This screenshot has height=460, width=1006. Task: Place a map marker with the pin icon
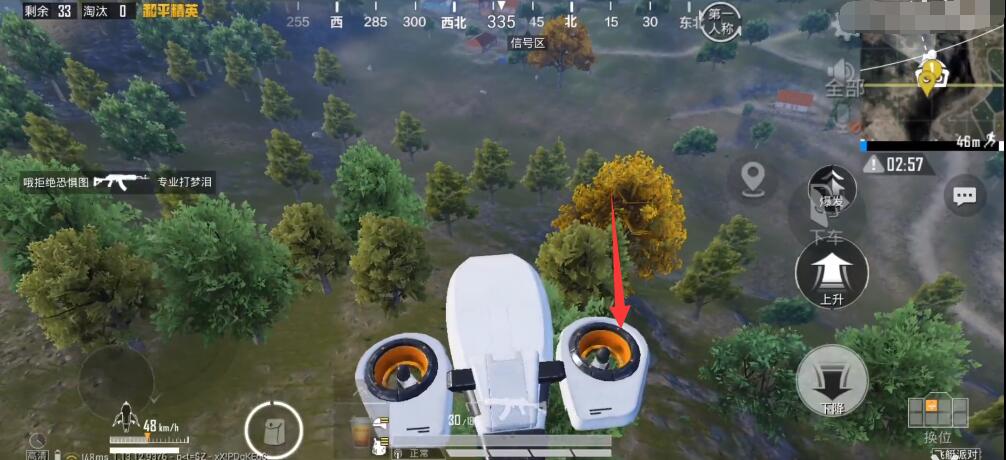(752, 180)
